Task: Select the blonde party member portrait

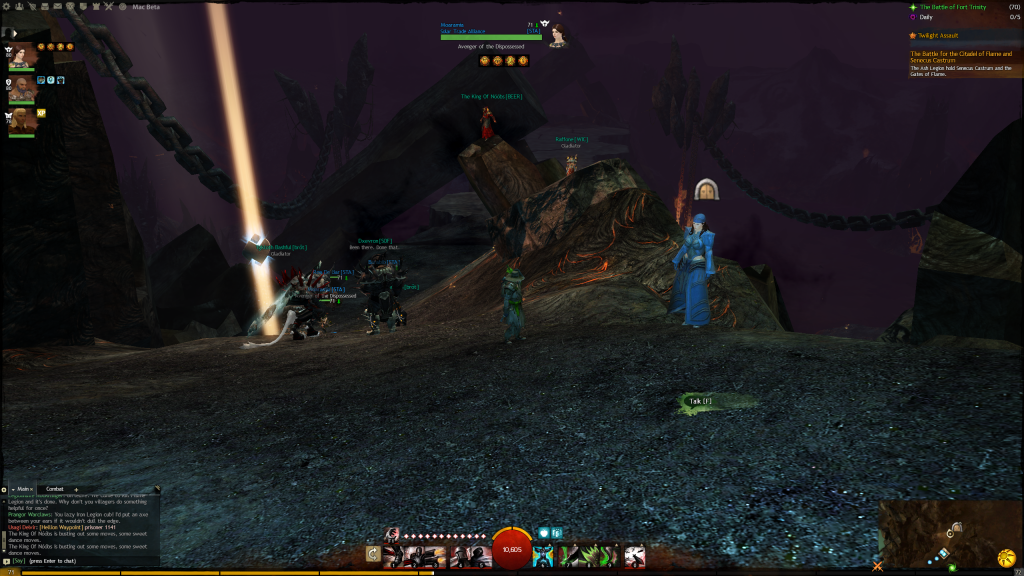Action: pyautogui.click(x=22, y=121)
